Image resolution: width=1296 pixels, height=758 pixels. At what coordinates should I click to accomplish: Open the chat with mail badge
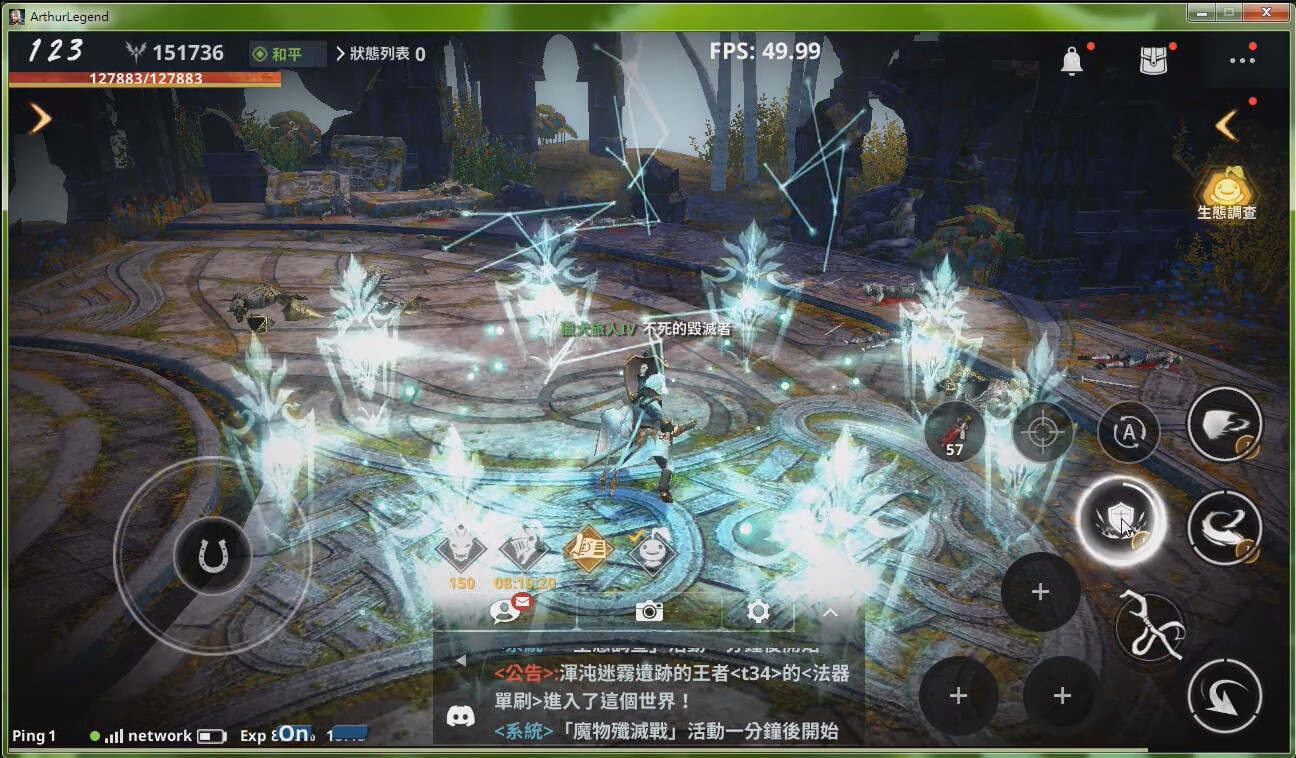click(505, 610)
